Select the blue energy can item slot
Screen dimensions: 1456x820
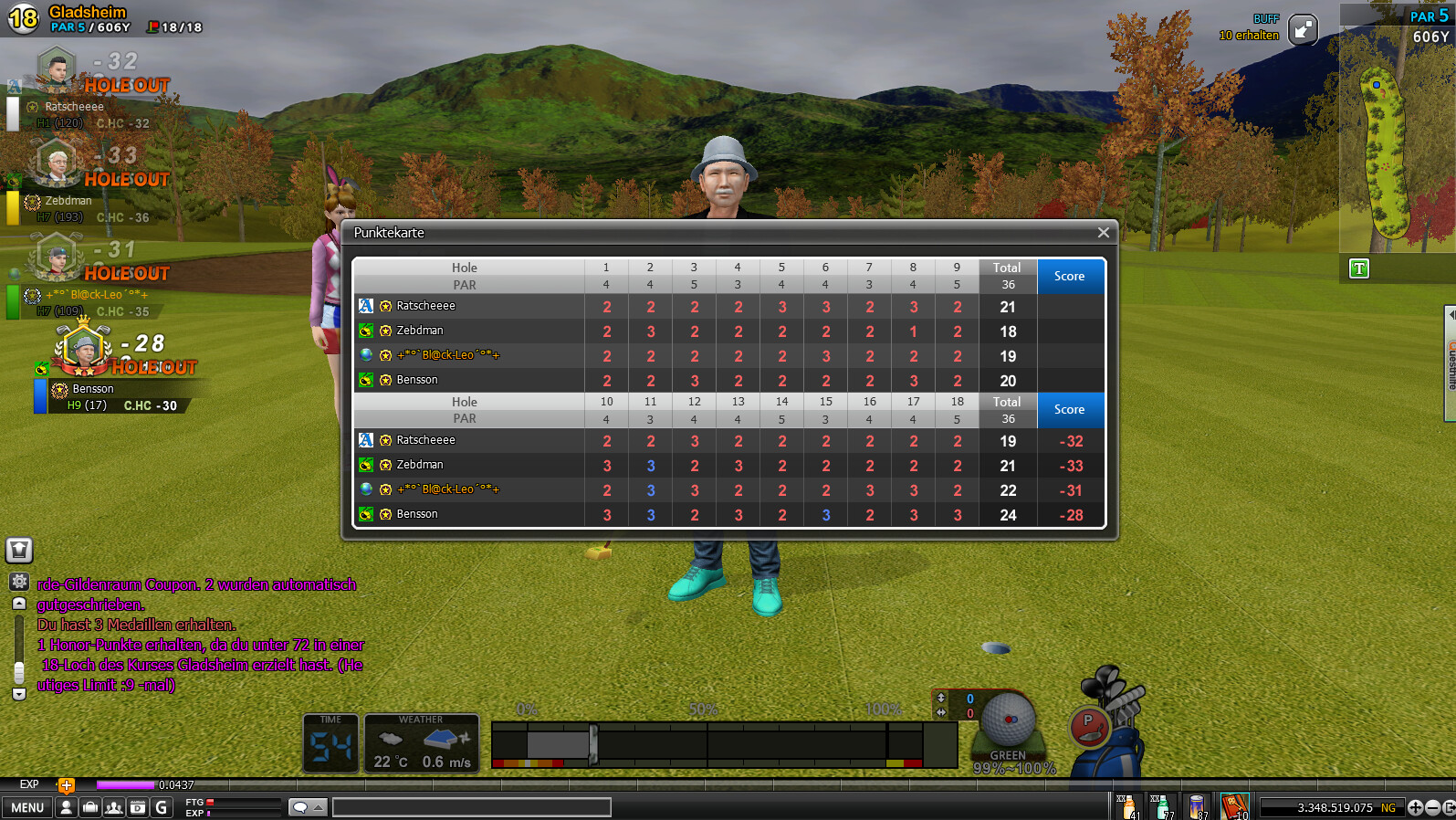tap(1197, 806)
